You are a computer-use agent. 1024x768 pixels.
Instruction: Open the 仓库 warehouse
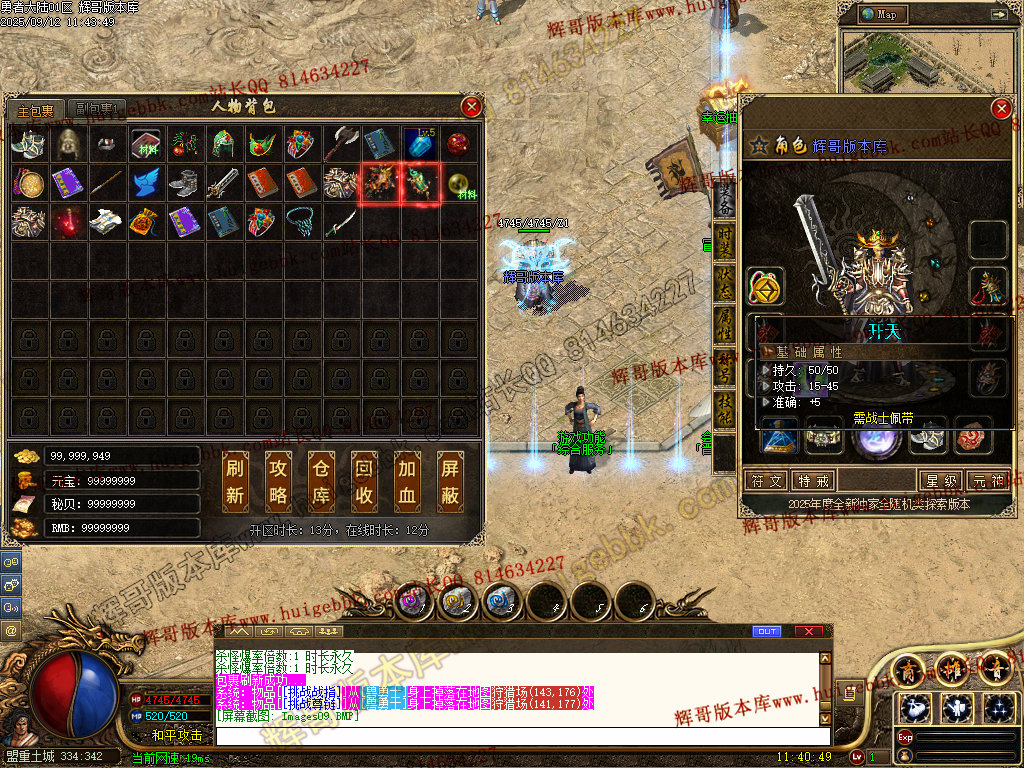point(322,482)
